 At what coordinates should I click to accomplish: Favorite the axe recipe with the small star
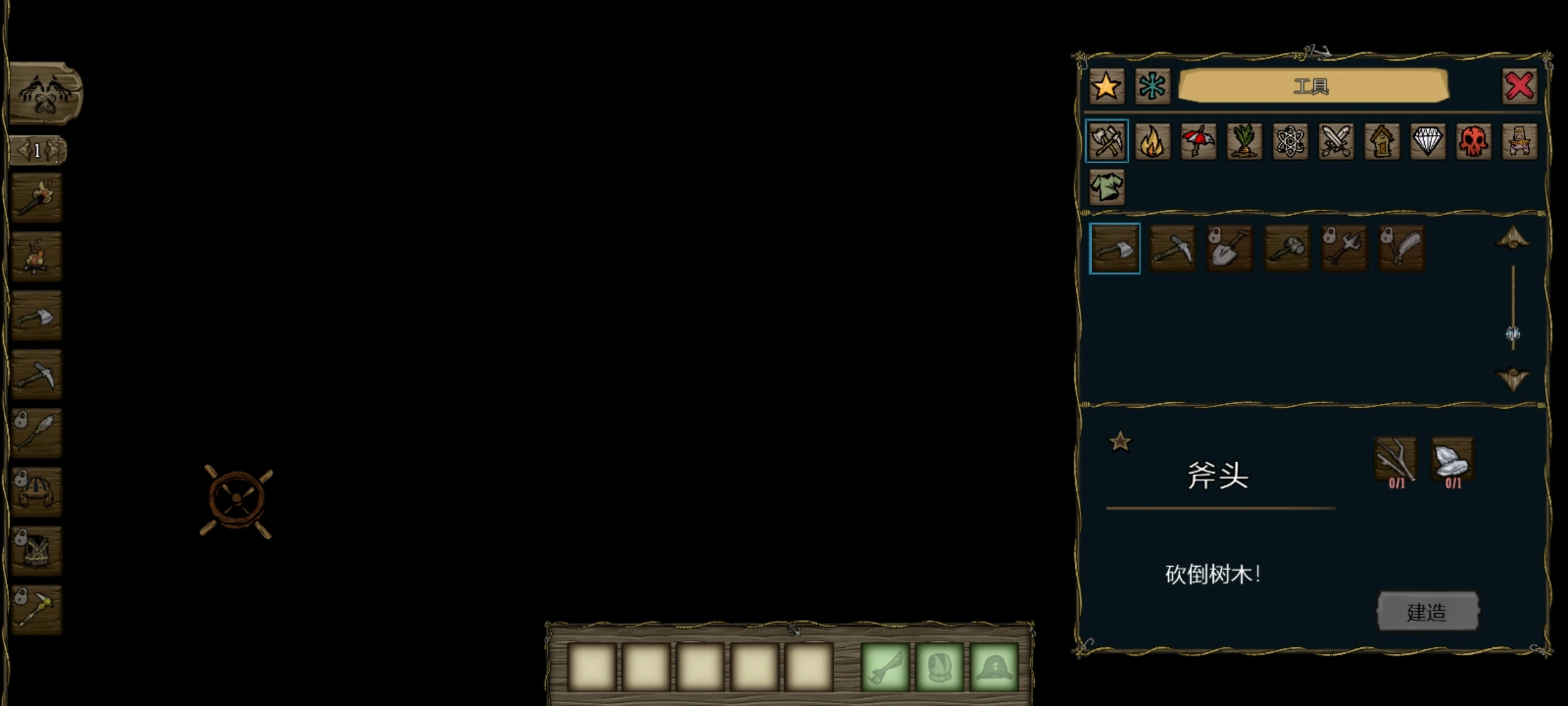(x=1120, y=442)
